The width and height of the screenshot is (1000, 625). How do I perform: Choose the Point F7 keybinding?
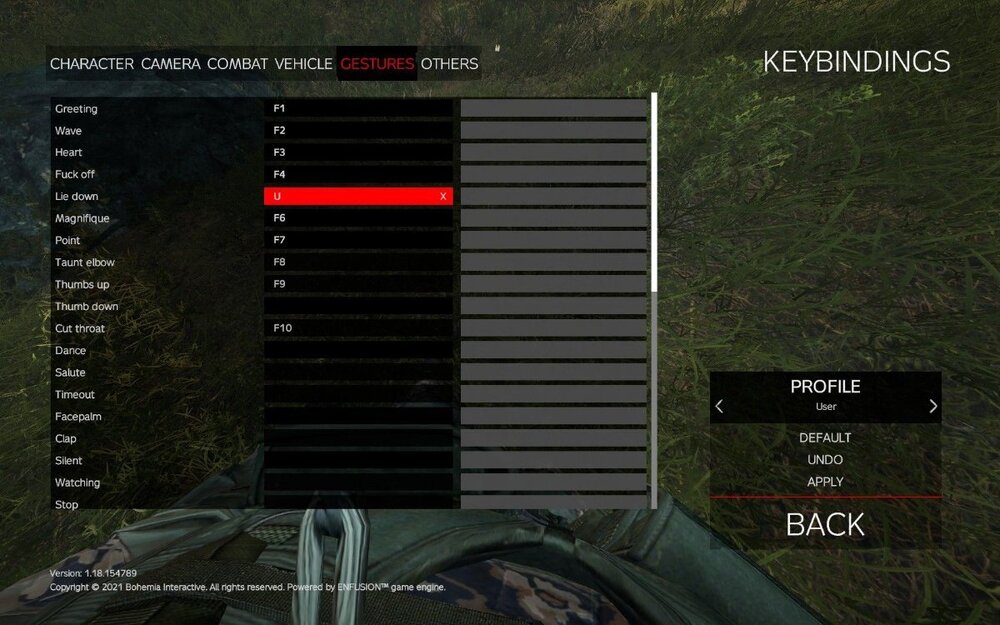tap(357, 241)
